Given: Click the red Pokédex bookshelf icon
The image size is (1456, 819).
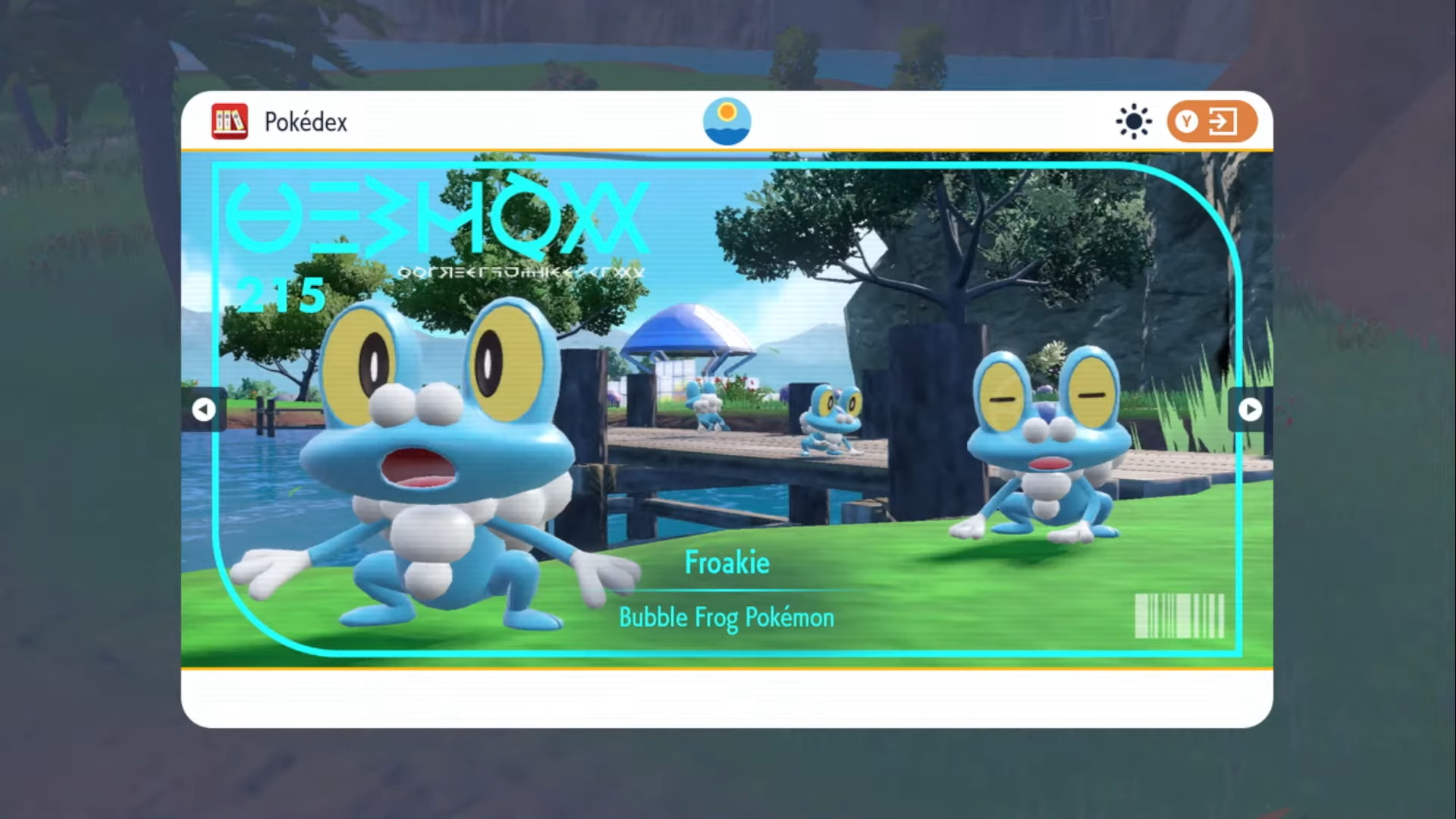Looking at the screenshot, I should click(230, 121).
